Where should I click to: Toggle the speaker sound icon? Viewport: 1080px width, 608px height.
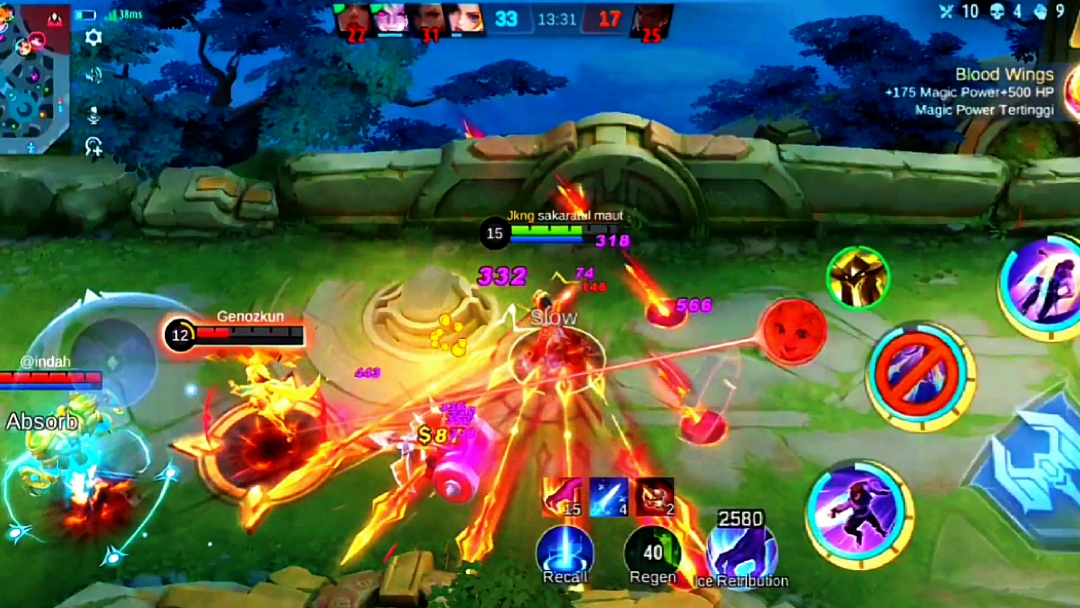coord(94,76)
